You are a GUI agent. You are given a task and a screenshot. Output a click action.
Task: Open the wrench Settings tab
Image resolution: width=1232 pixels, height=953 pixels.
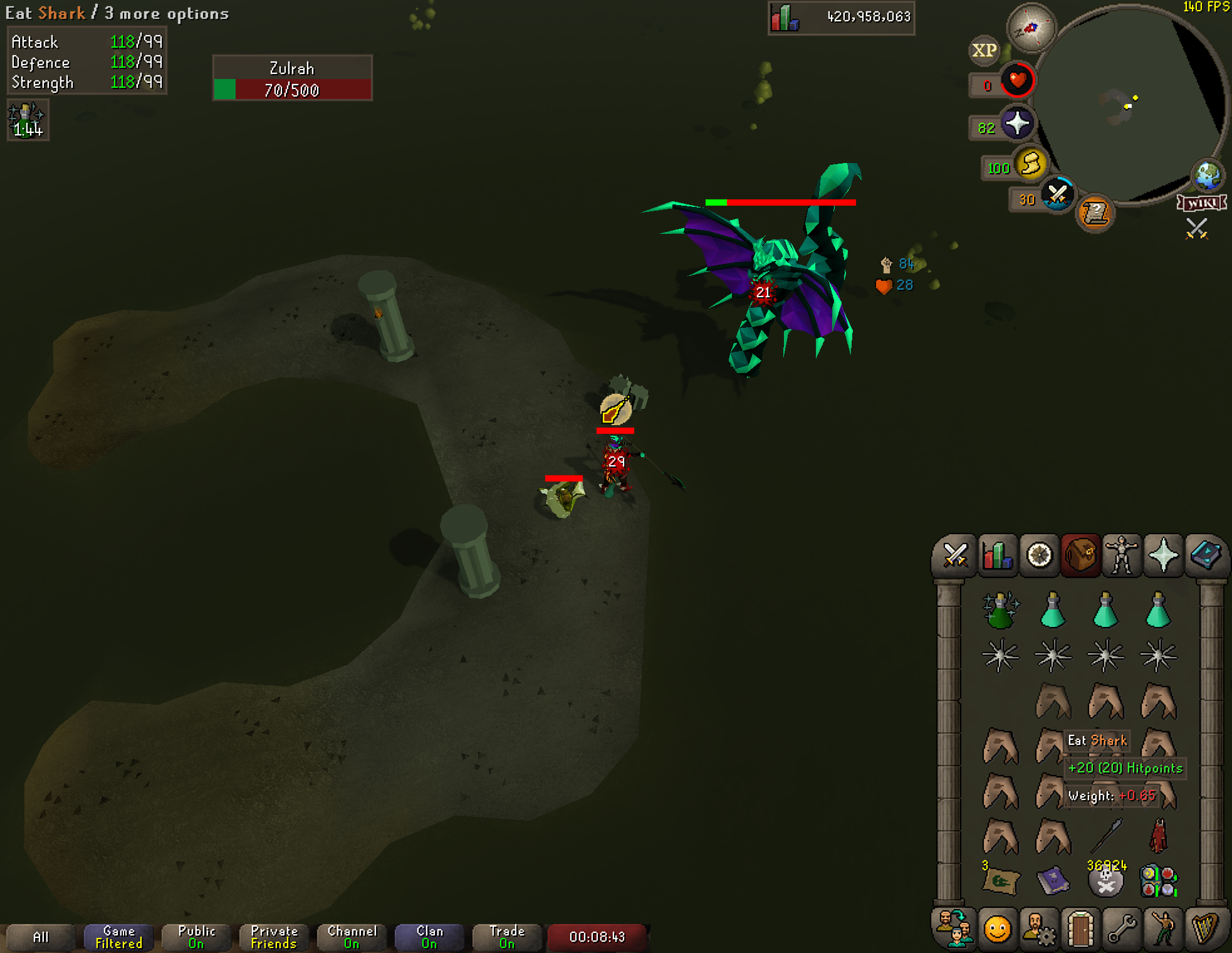tap(1122, 929)
